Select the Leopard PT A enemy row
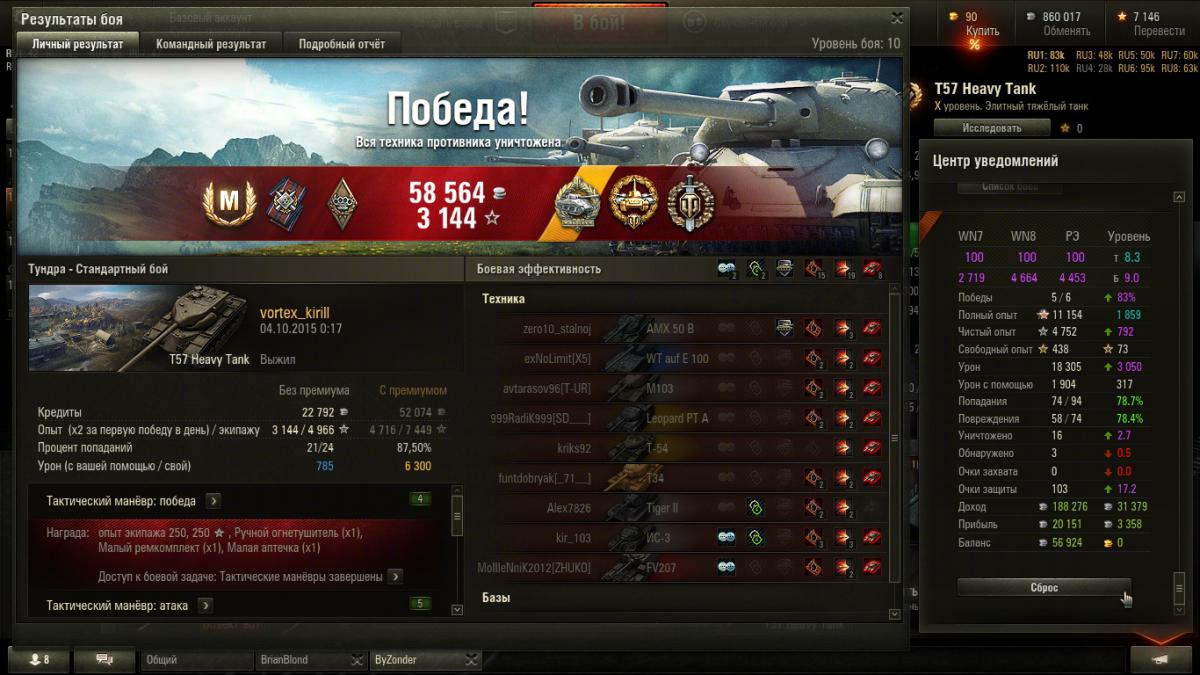This screenshot has height=675, width=1200. (676, 418)
